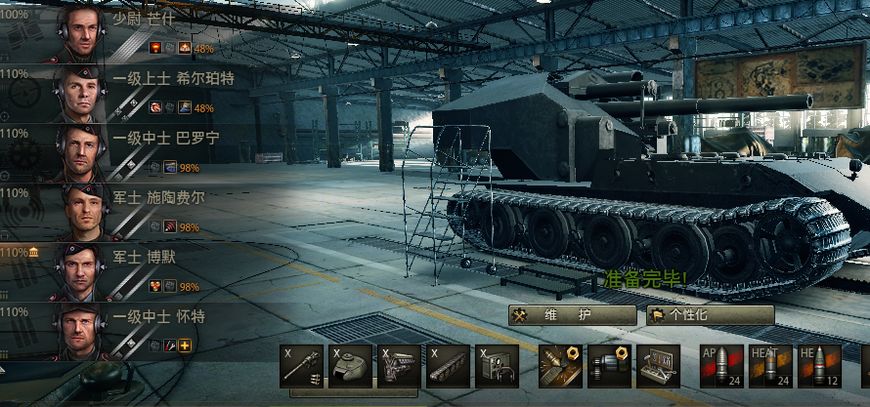Open the gun module slot

301,366
